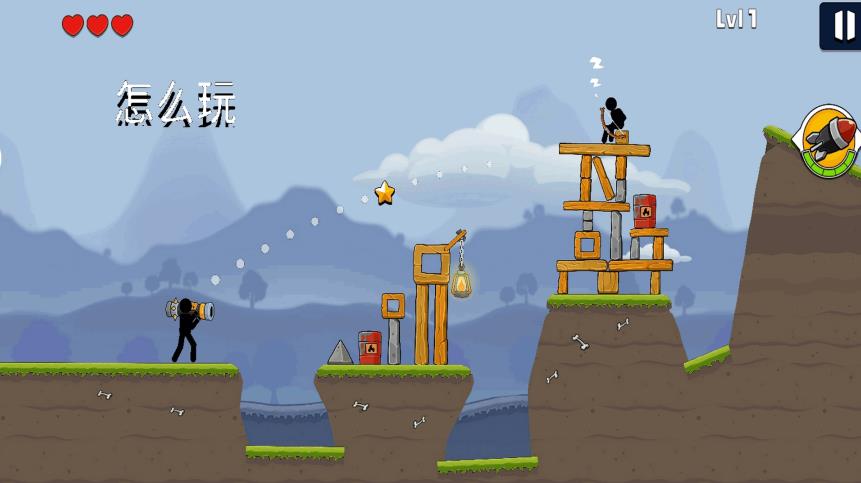Pause the game
The height and width of the screenshot is (483, 861).
(841, 25)
